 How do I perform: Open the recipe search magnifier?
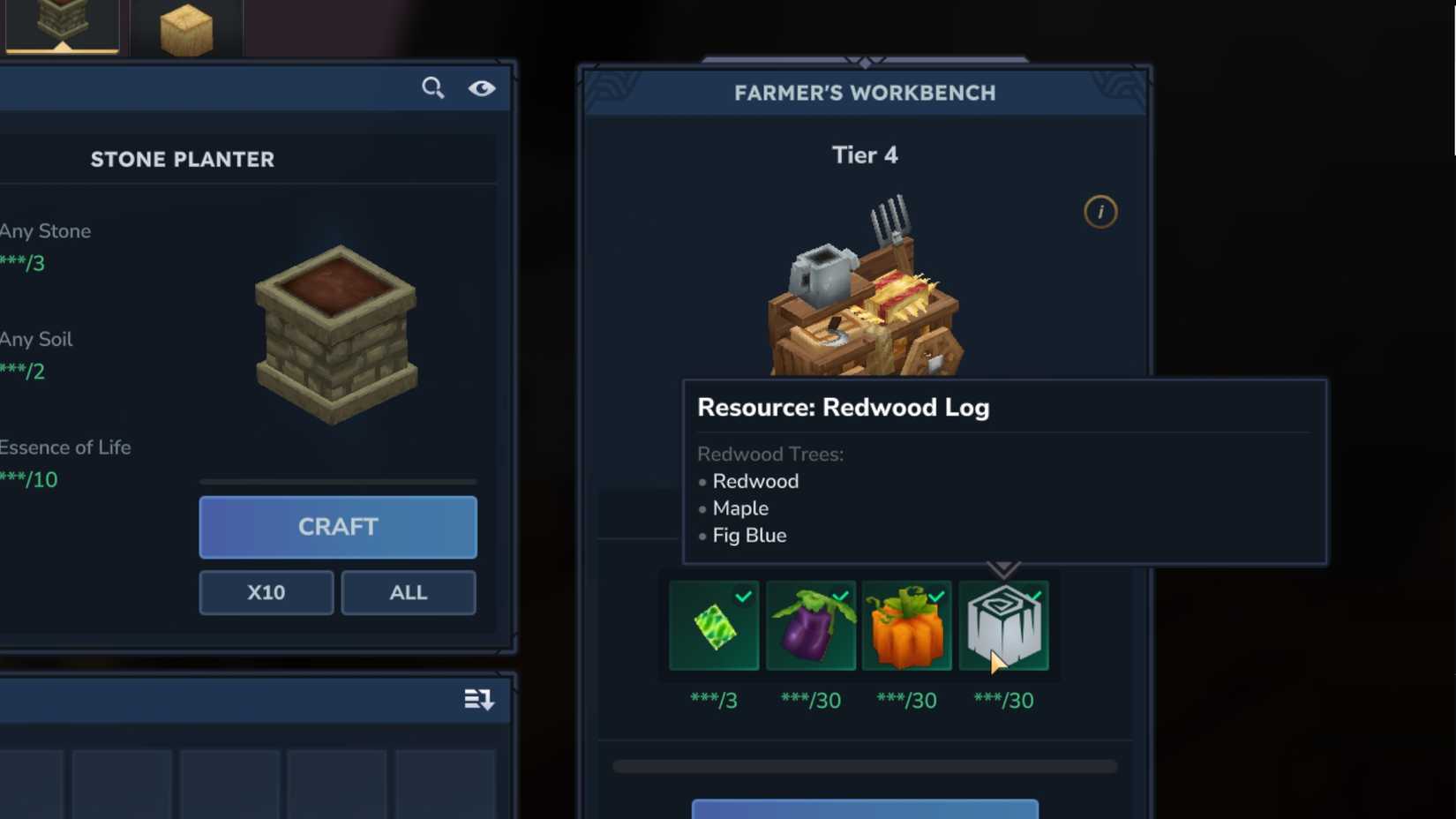[x=432, y=87]
